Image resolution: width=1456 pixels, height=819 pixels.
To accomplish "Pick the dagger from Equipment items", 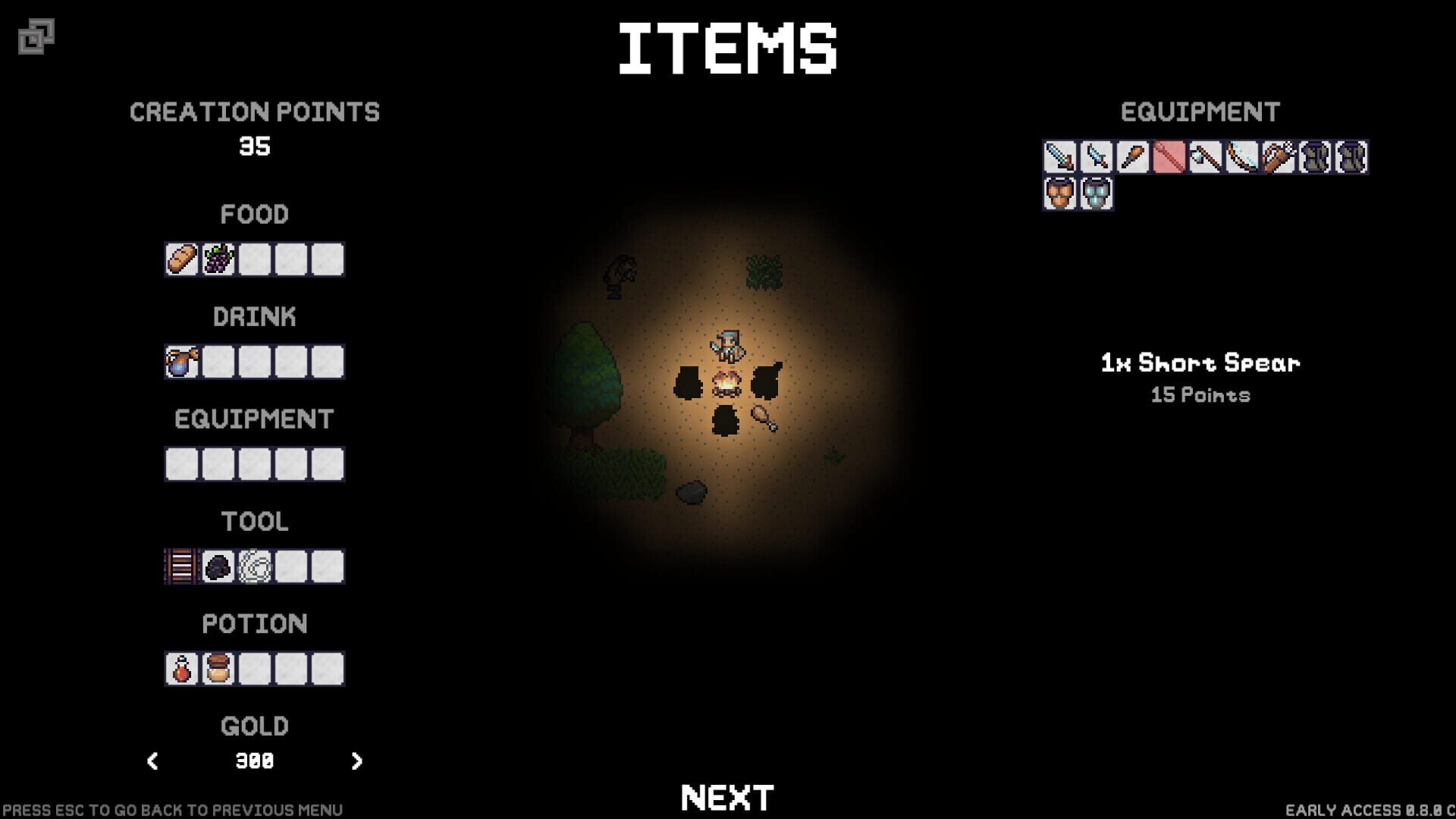I will [1097, 156].
